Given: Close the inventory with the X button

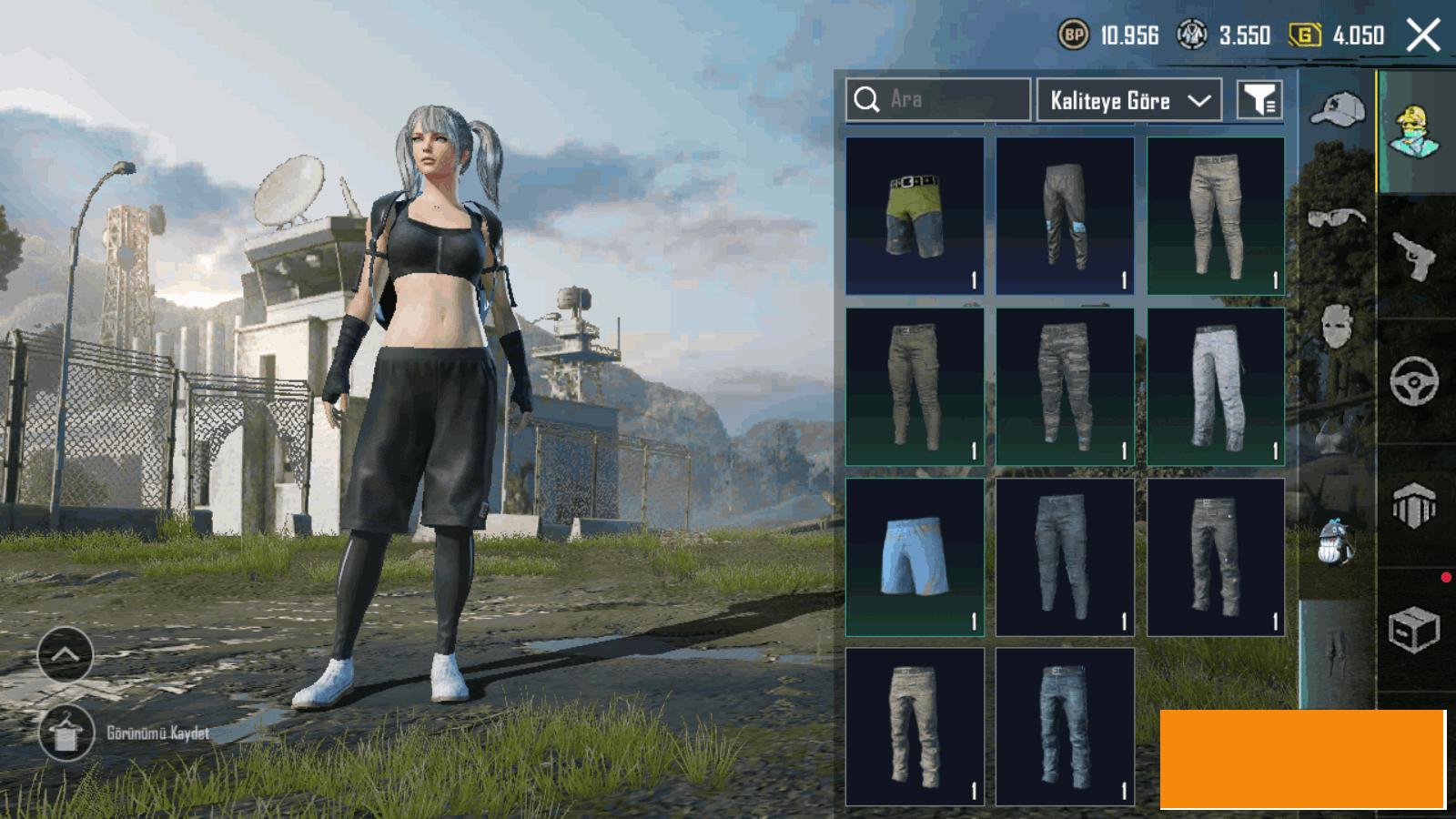Looking at the screenshot, I should [1423, 35].
